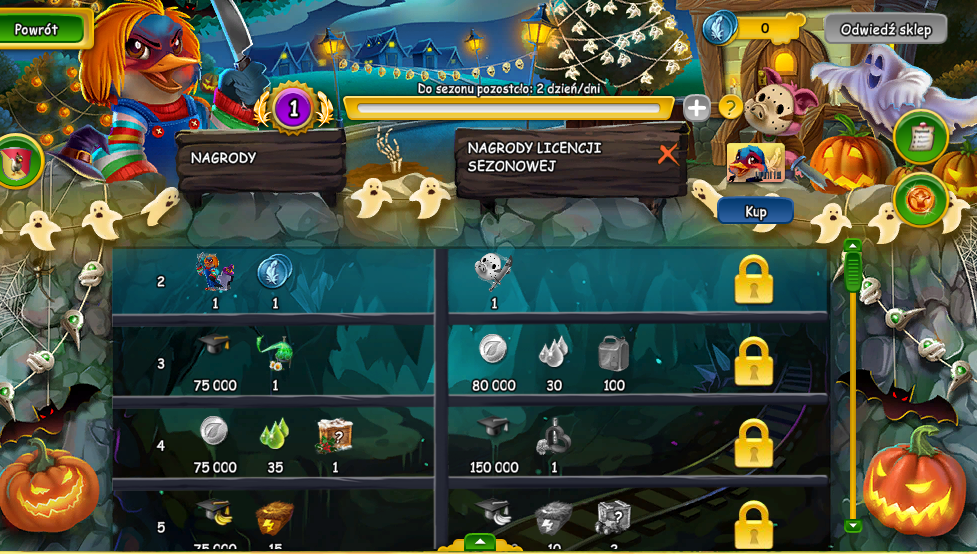Open the yellow question mark help
Image resolution: width=977 pixels, height=554 pixels.
tap(731, 106)
